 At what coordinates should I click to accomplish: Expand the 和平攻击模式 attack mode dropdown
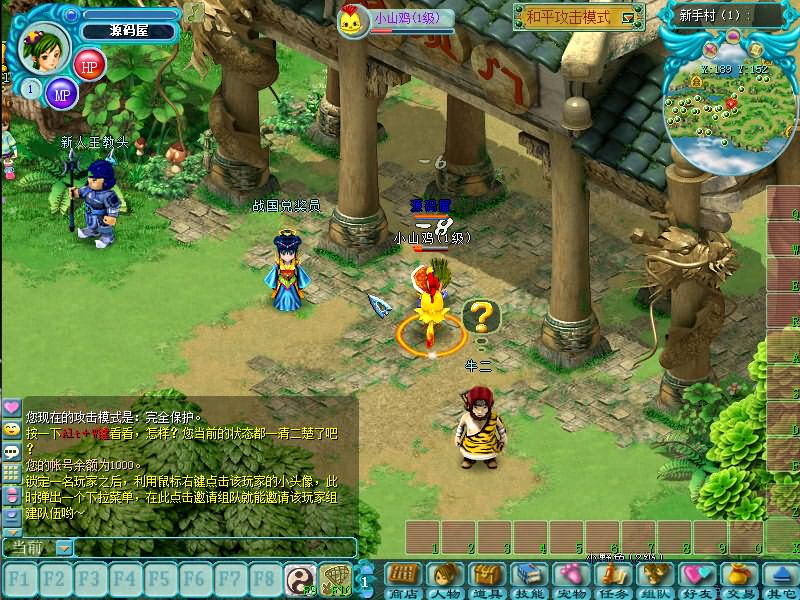(627, 17)
